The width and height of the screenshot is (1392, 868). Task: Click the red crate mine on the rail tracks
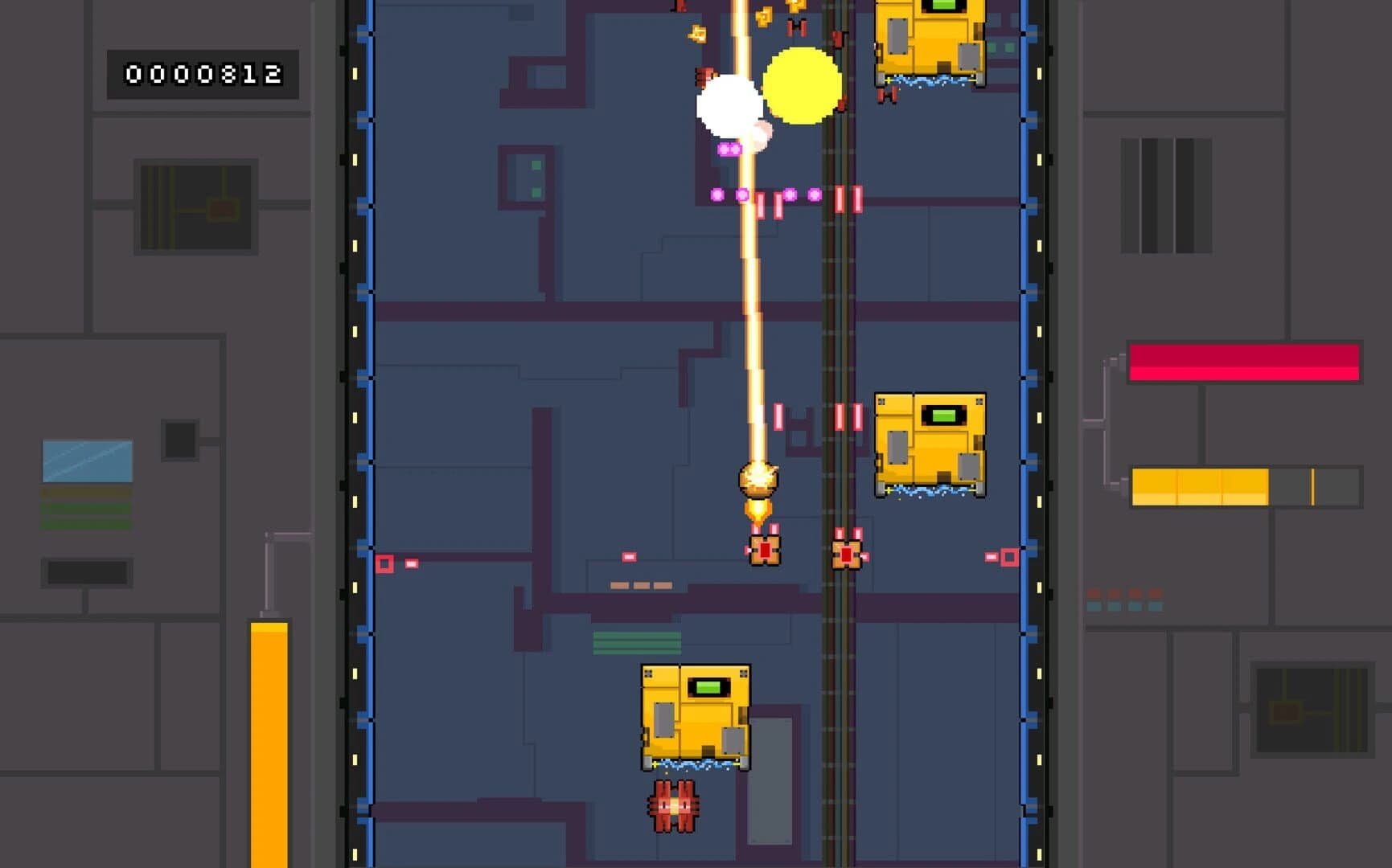(846, 553)
